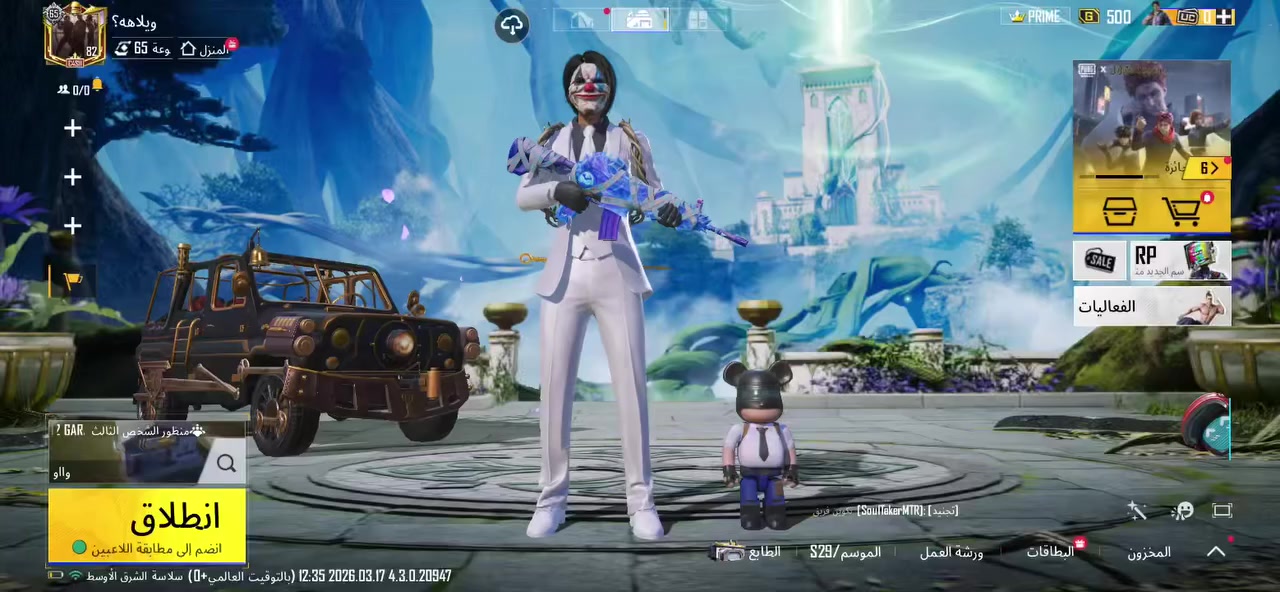
Task: Open the ورشة العمل workshop menu
Action: (x=951, y=552)
